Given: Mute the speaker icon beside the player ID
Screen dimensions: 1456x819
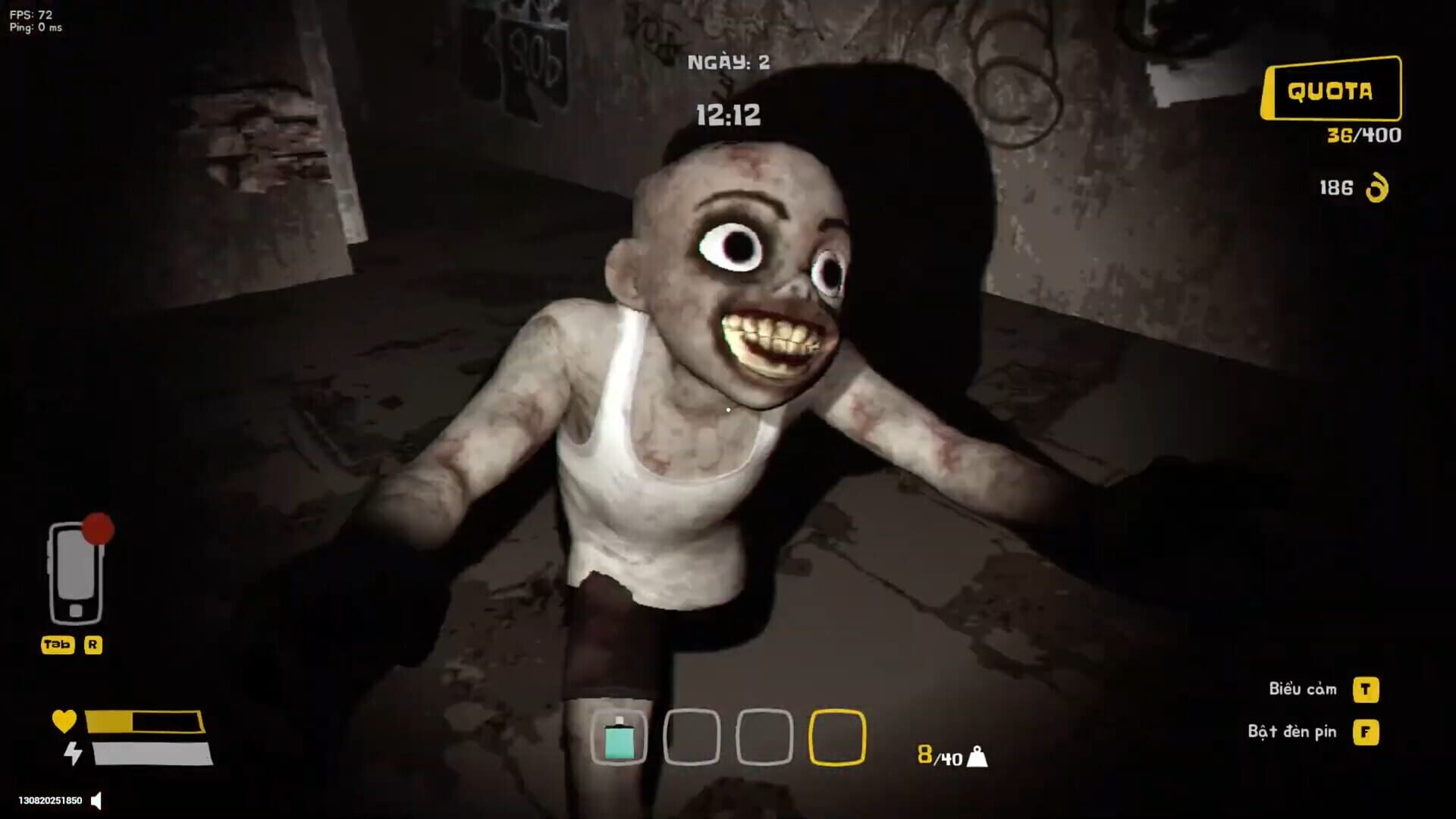Looking at the screenshot, I should pos(96,800).
